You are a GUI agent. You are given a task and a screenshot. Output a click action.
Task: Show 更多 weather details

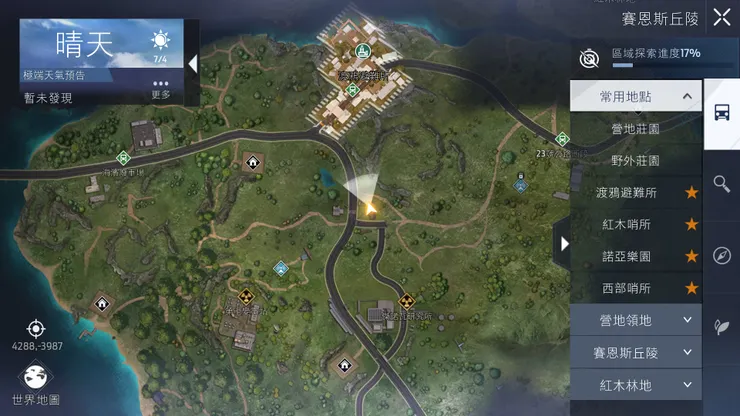point(161,89)
